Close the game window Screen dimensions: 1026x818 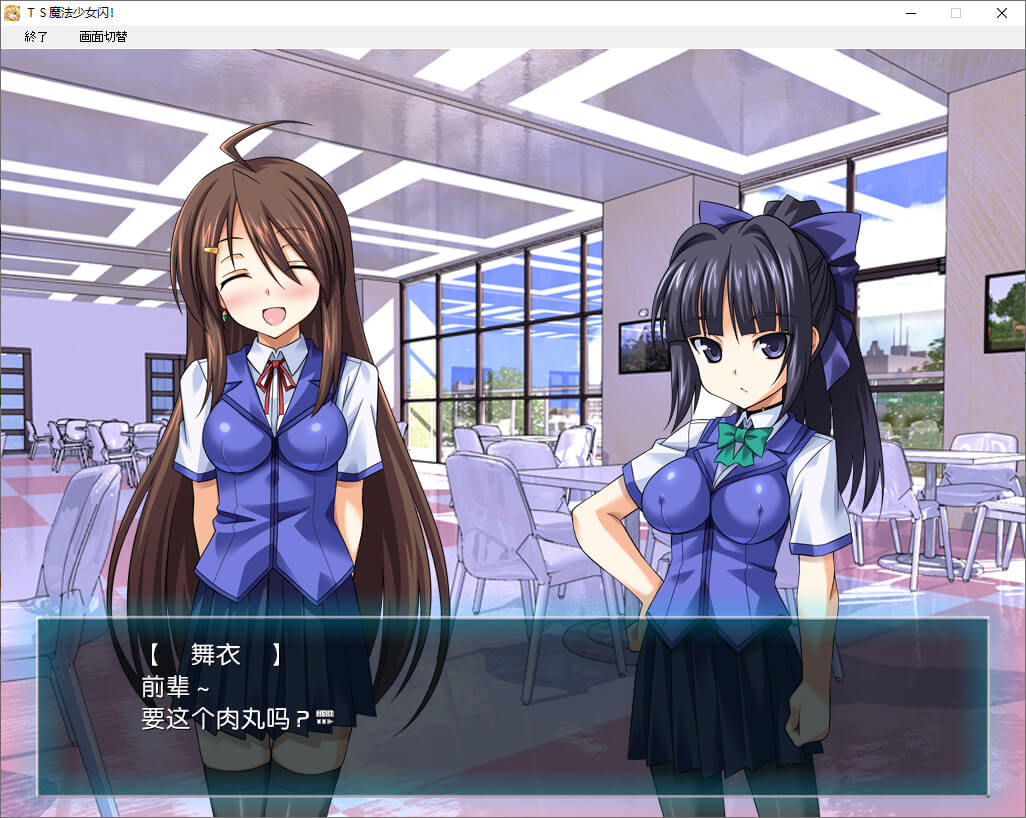point(1001,13)
